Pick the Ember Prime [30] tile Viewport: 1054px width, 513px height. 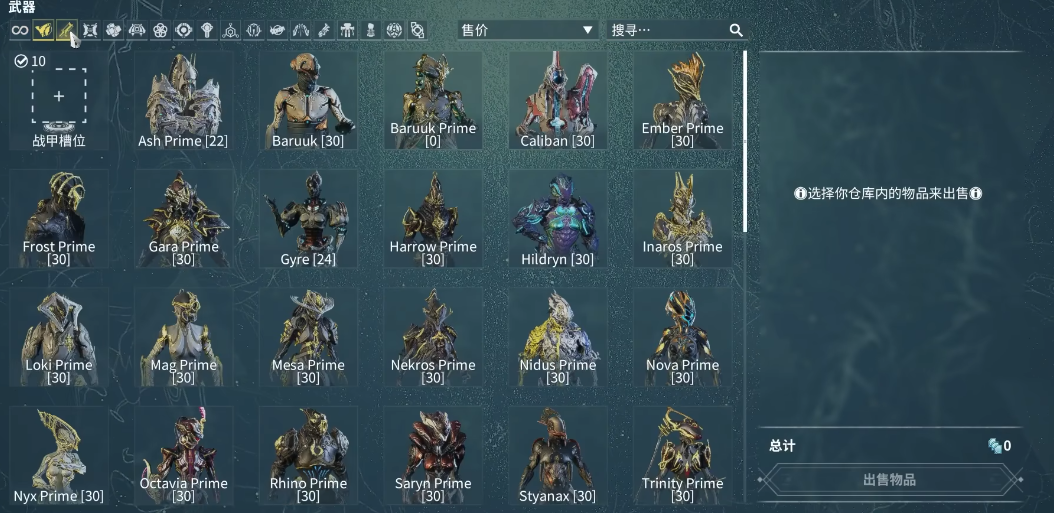(682, 100)
